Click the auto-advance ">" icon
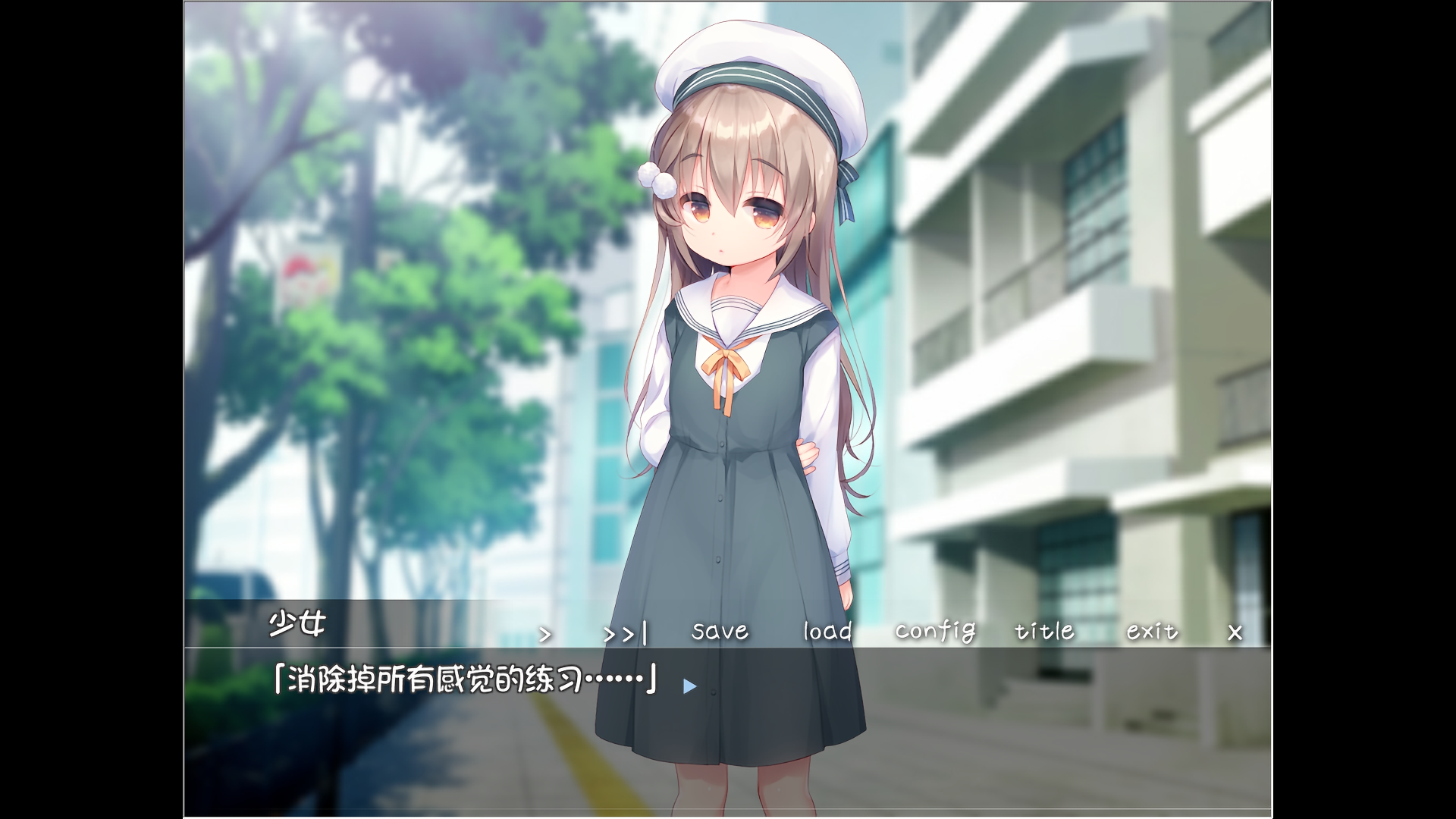Viewport: 1456px width, 819px height. coord(544,632)
